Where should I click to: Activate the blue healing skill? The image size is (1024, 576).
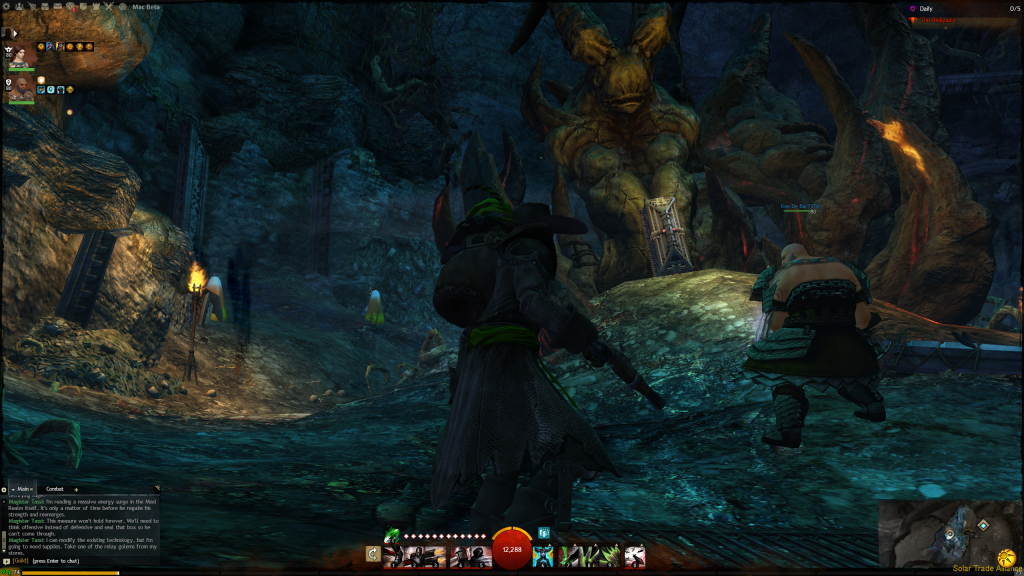543,555
